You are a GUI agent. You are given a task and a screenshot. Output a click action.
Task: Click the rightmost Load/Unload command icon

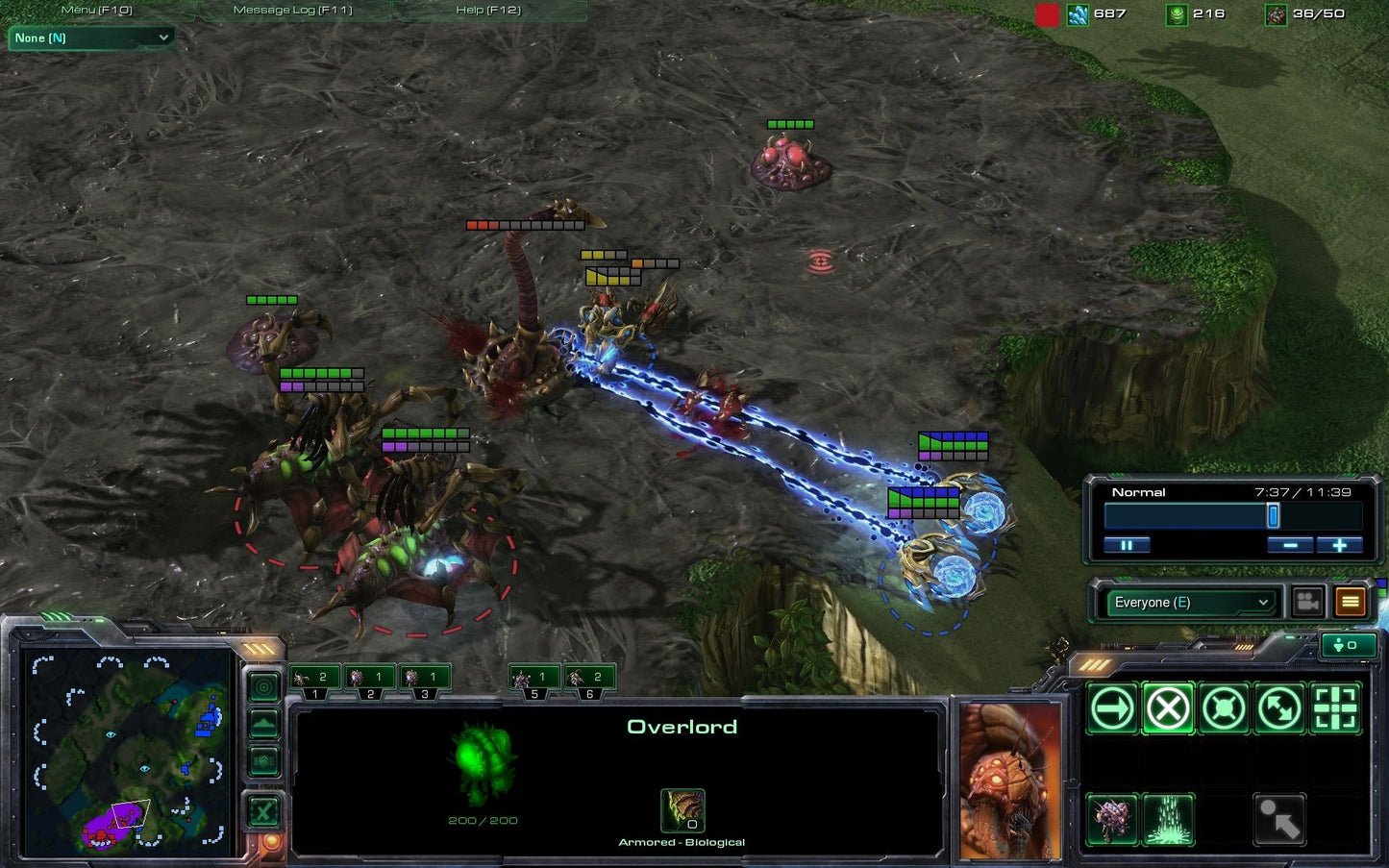(1335, 708)
